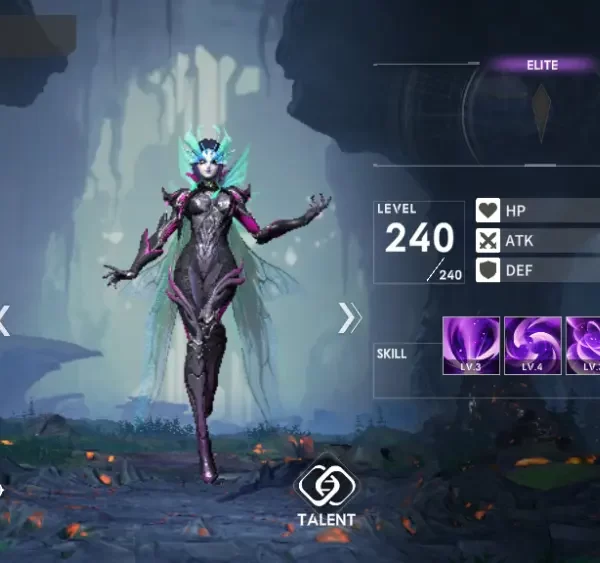Show the next character with right arrow
Image resolution: width=600 pixels, height=563 pixels.
click(x=348, y=318)
